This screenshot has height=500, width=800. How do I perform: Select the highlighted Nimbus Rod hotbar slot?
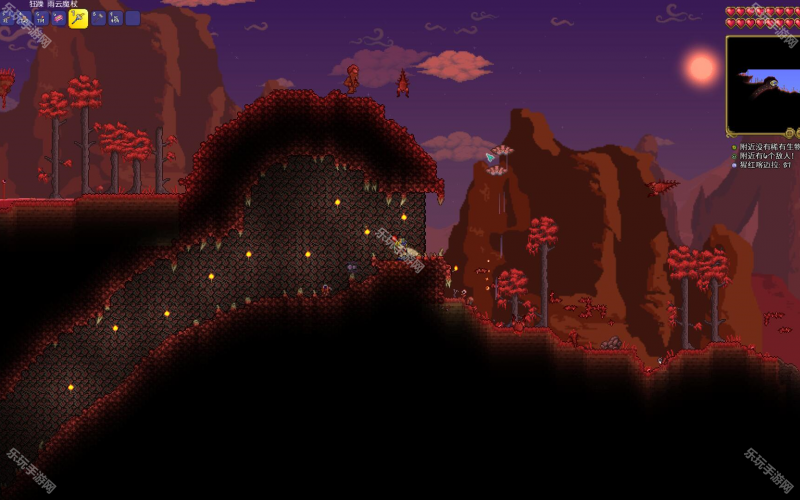tap(78, 18)
